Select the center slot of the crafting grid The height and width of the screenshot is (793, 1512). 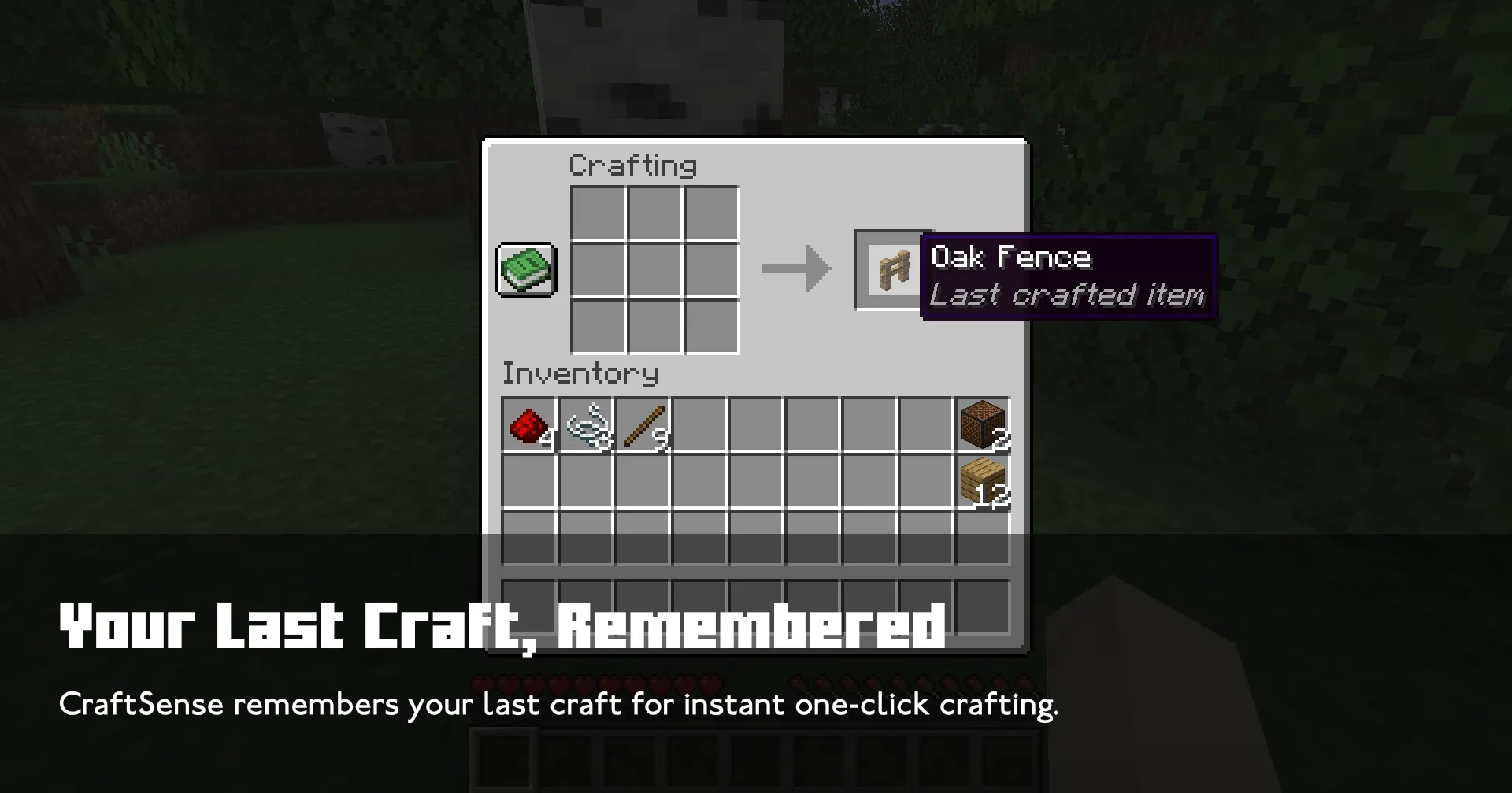click(x=654, y=268)
